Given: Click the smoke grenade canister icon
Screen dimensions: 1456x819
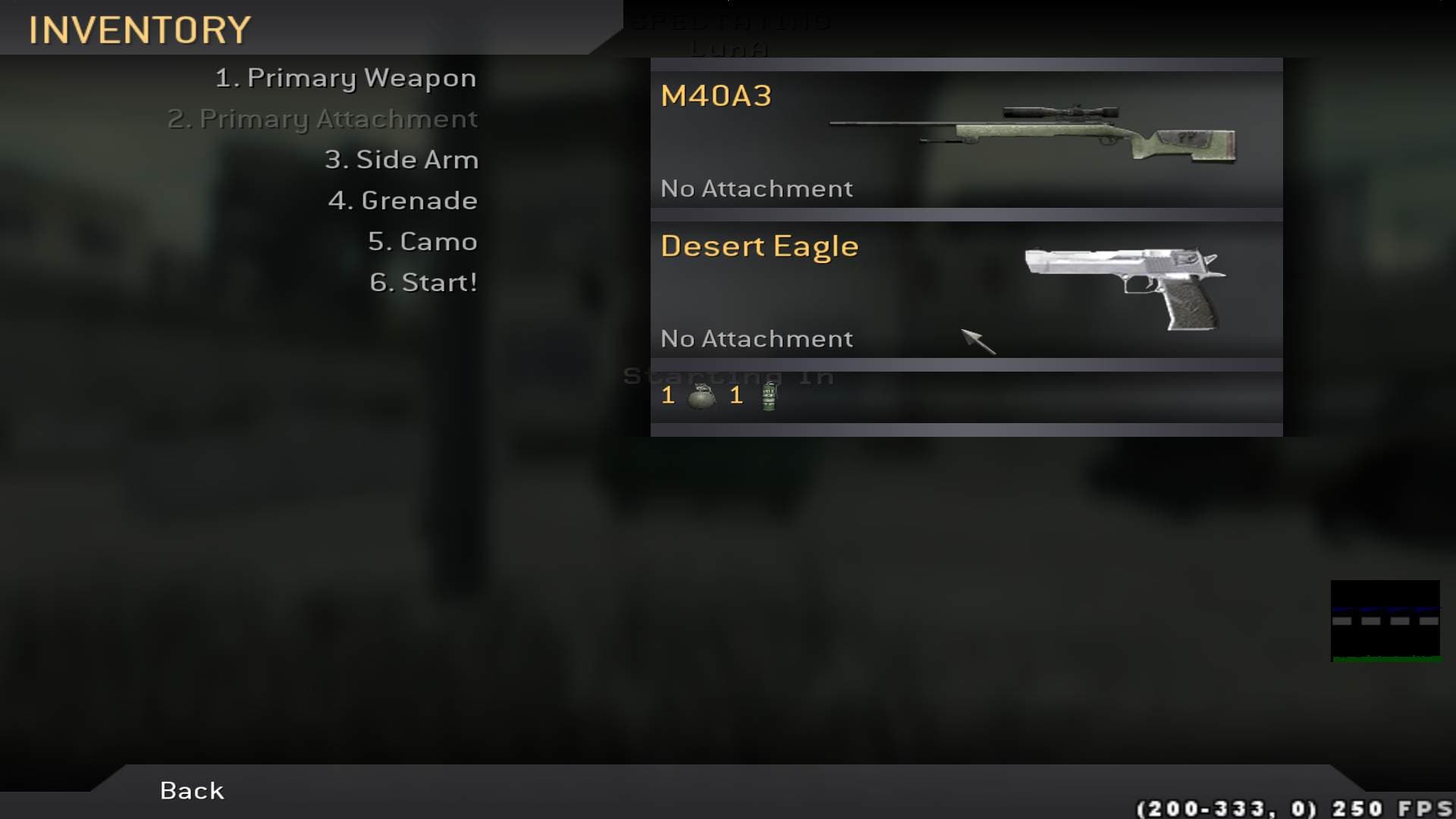Looking at the screenshot, I should pyautogui.click(x=769, y=396).
